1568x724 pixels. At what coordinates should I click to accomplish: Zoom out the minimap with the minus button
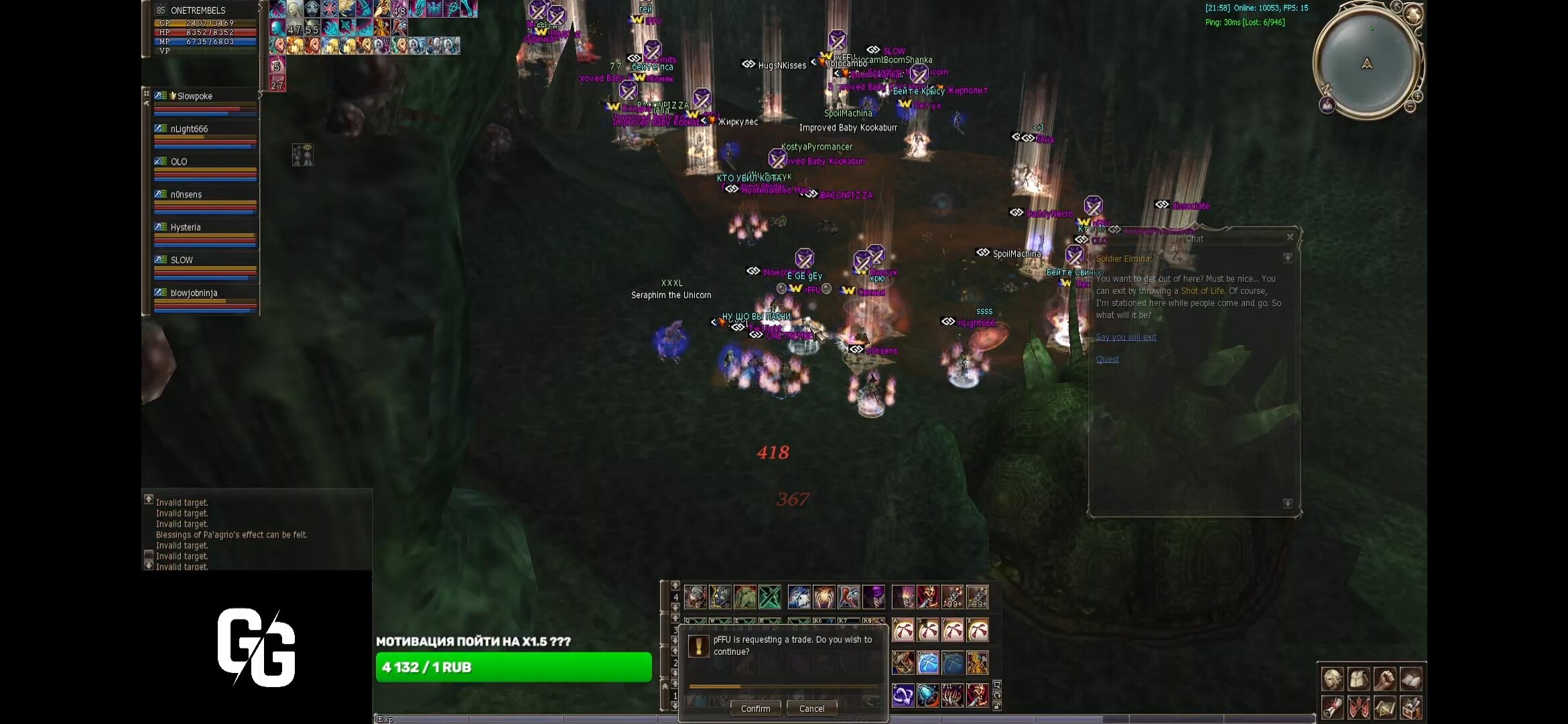point(1410,107)
